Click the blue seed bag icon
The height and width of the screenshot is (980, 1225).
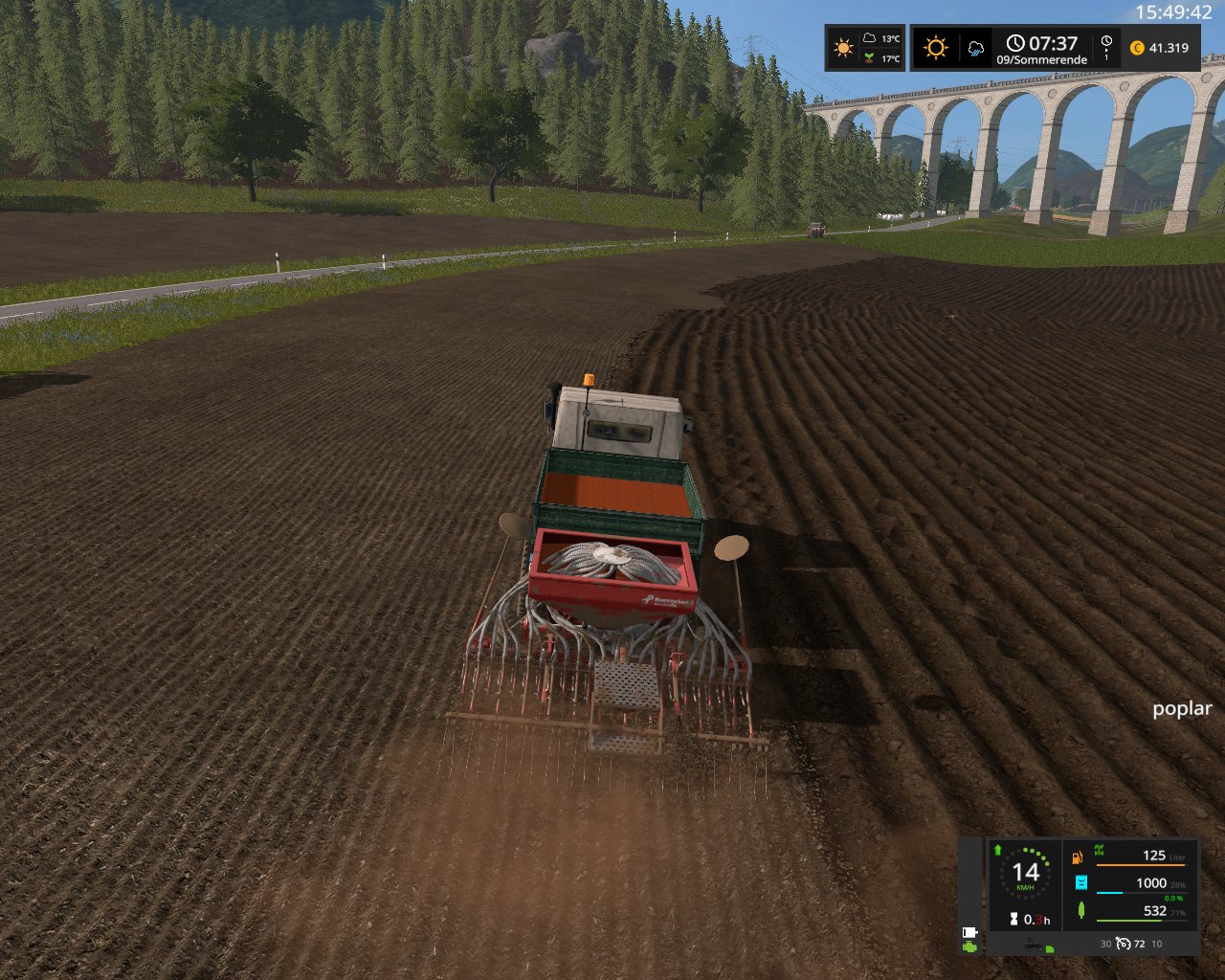click(x=1080, y=883)
